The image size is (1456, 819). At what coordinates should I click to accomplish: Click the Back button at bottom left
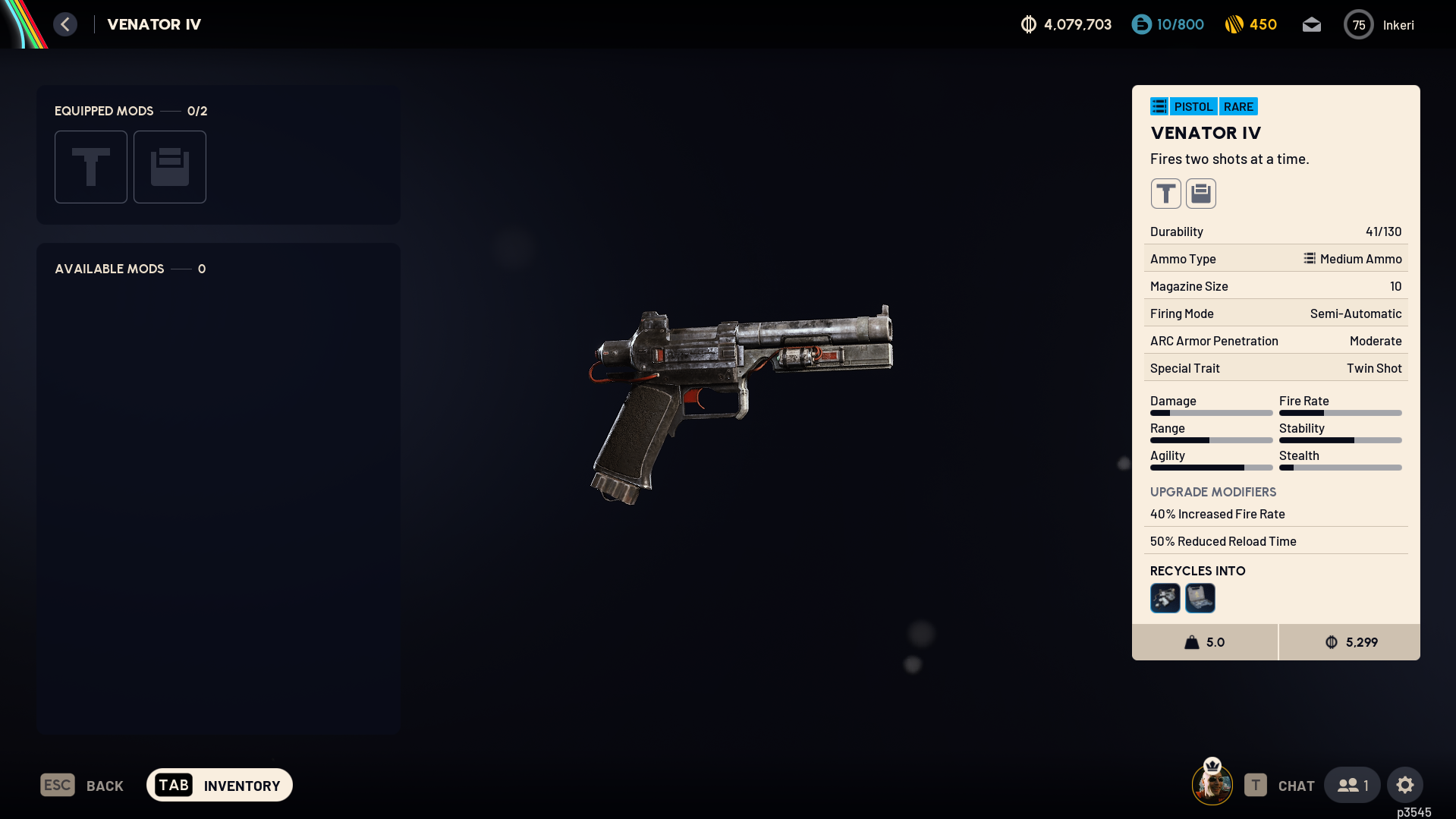click(82, 786)
